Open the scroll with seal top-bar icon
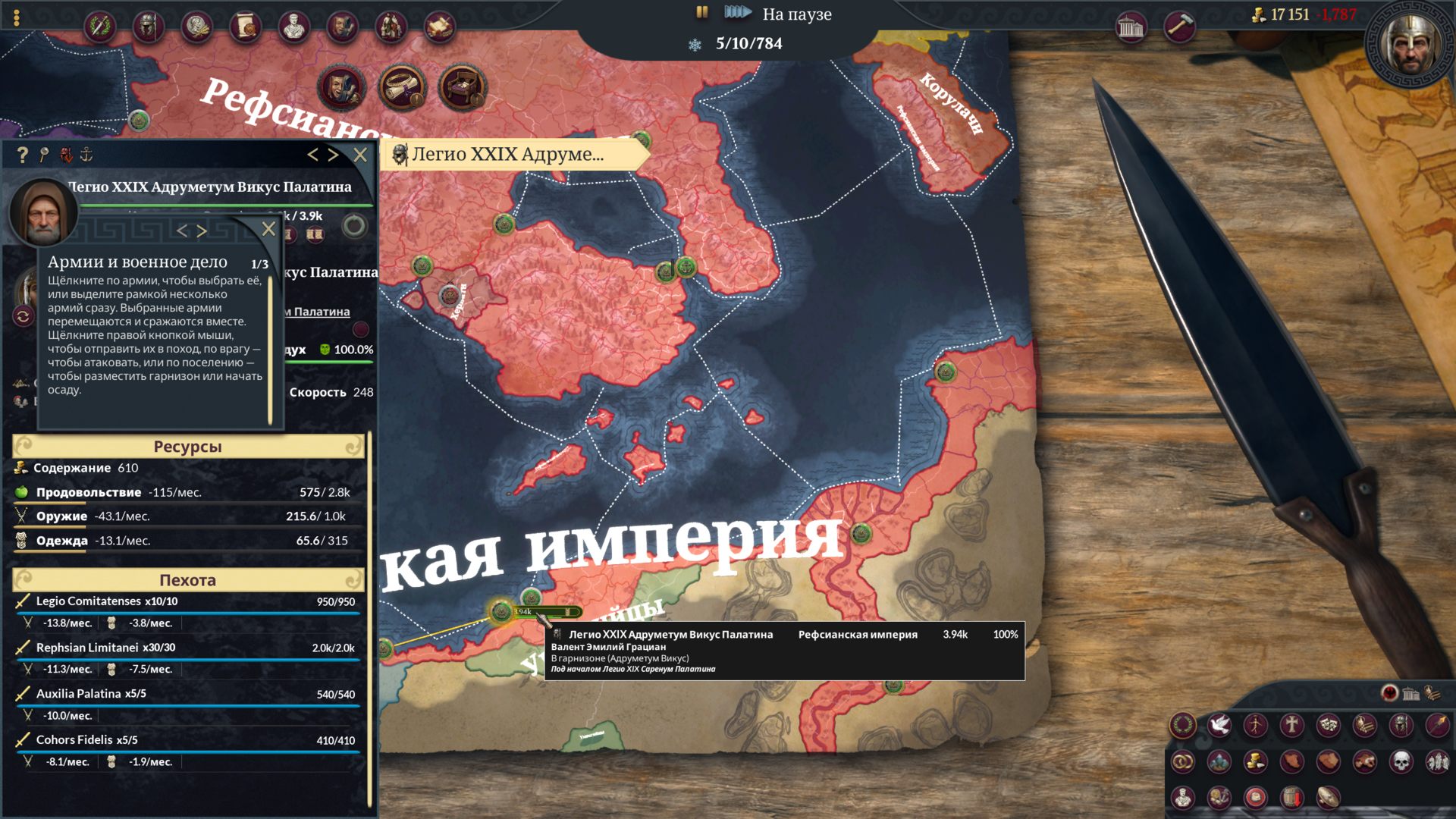The image size is (1456, 819). [x=245, y=27]
